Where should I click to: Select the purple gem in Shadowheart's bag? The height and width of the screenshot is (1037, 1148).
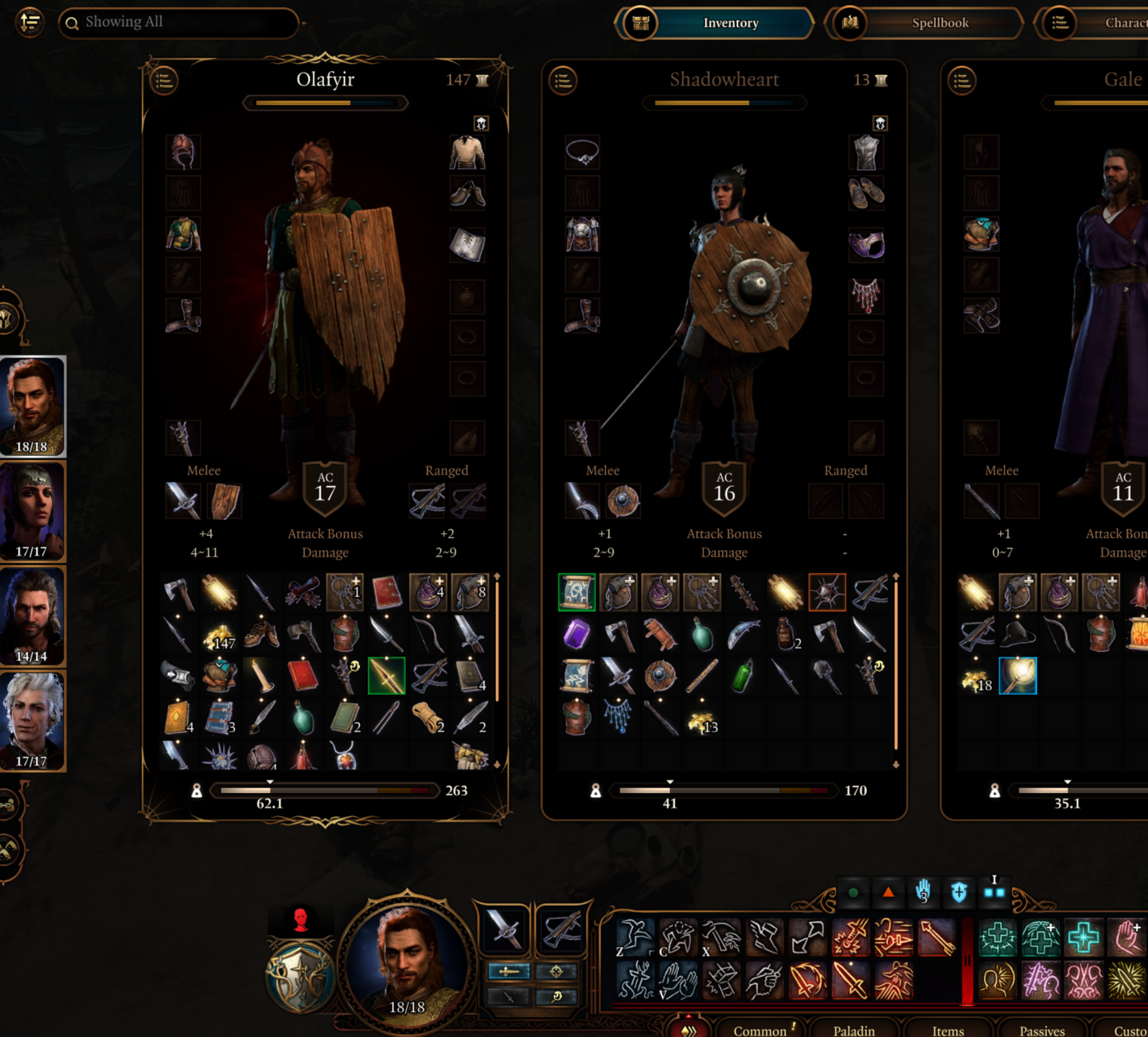[x=577, y=634]
